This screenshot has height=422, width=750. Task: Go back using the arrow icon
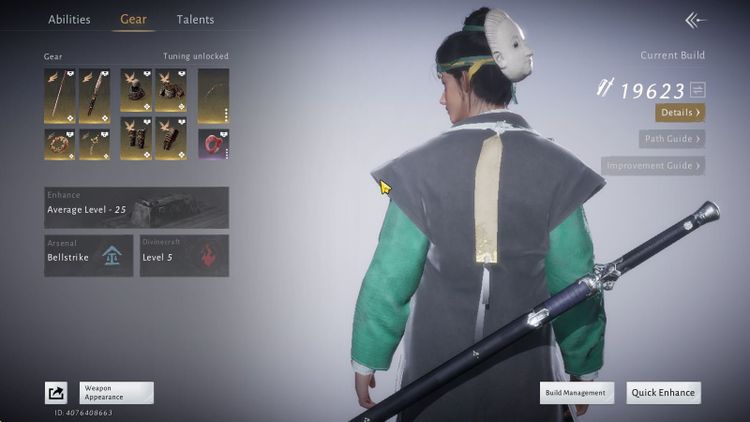click(695, 20)
